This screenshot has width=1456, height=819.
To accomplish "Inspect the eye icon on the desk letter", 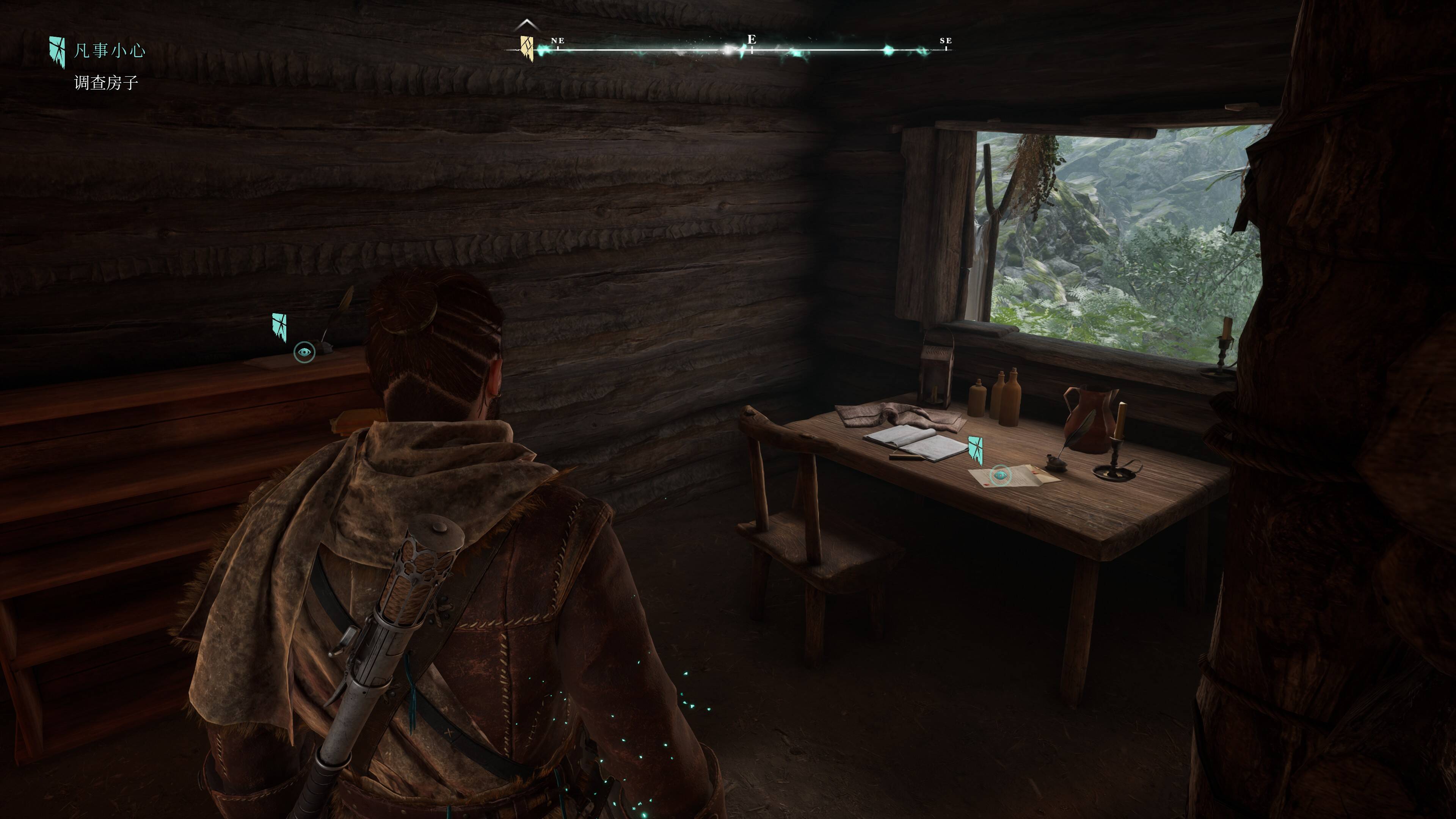I will click(1001, 475).
